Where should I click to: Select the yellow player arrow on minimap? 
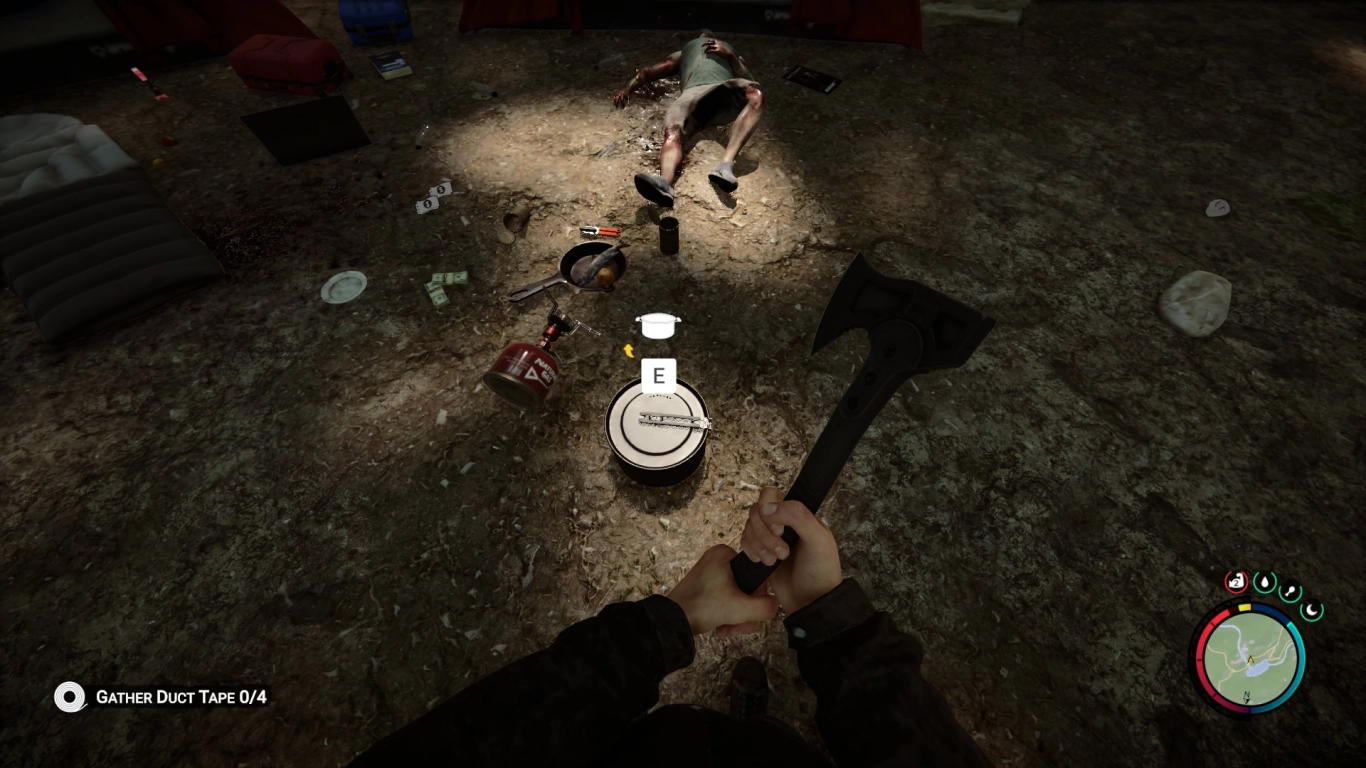(1250, 659)
